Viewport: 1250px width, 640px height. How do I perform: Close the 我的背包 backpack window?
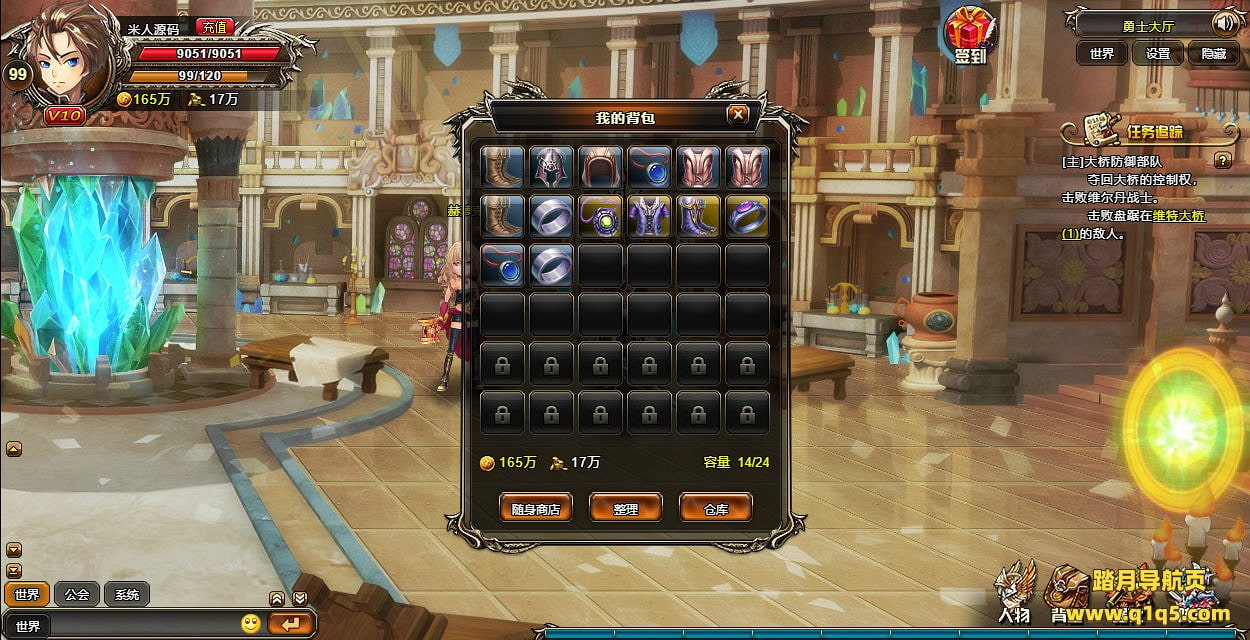pos(738,115)
